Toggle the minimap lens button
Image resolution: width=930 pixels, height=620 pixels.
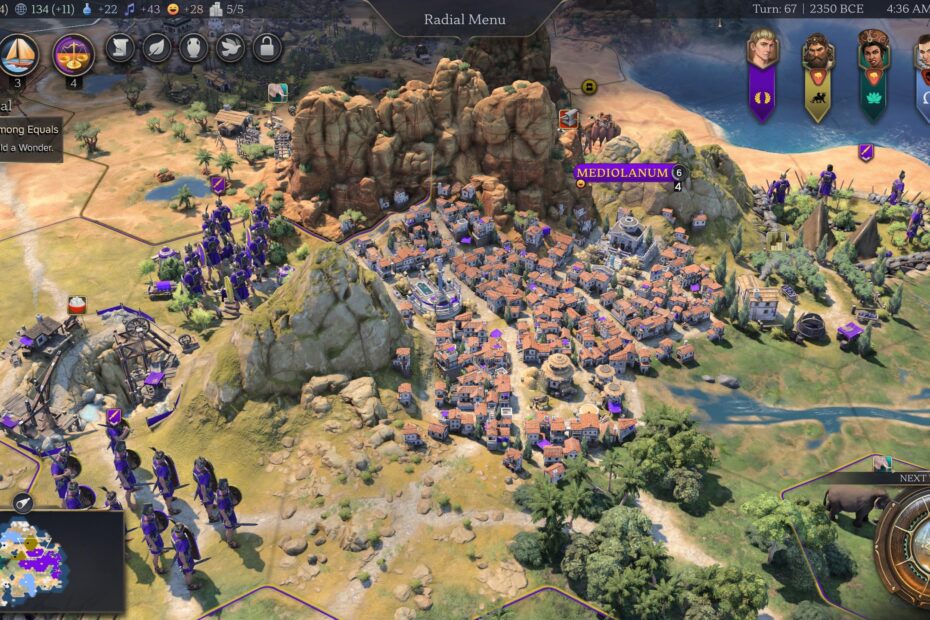click(20, 503)
